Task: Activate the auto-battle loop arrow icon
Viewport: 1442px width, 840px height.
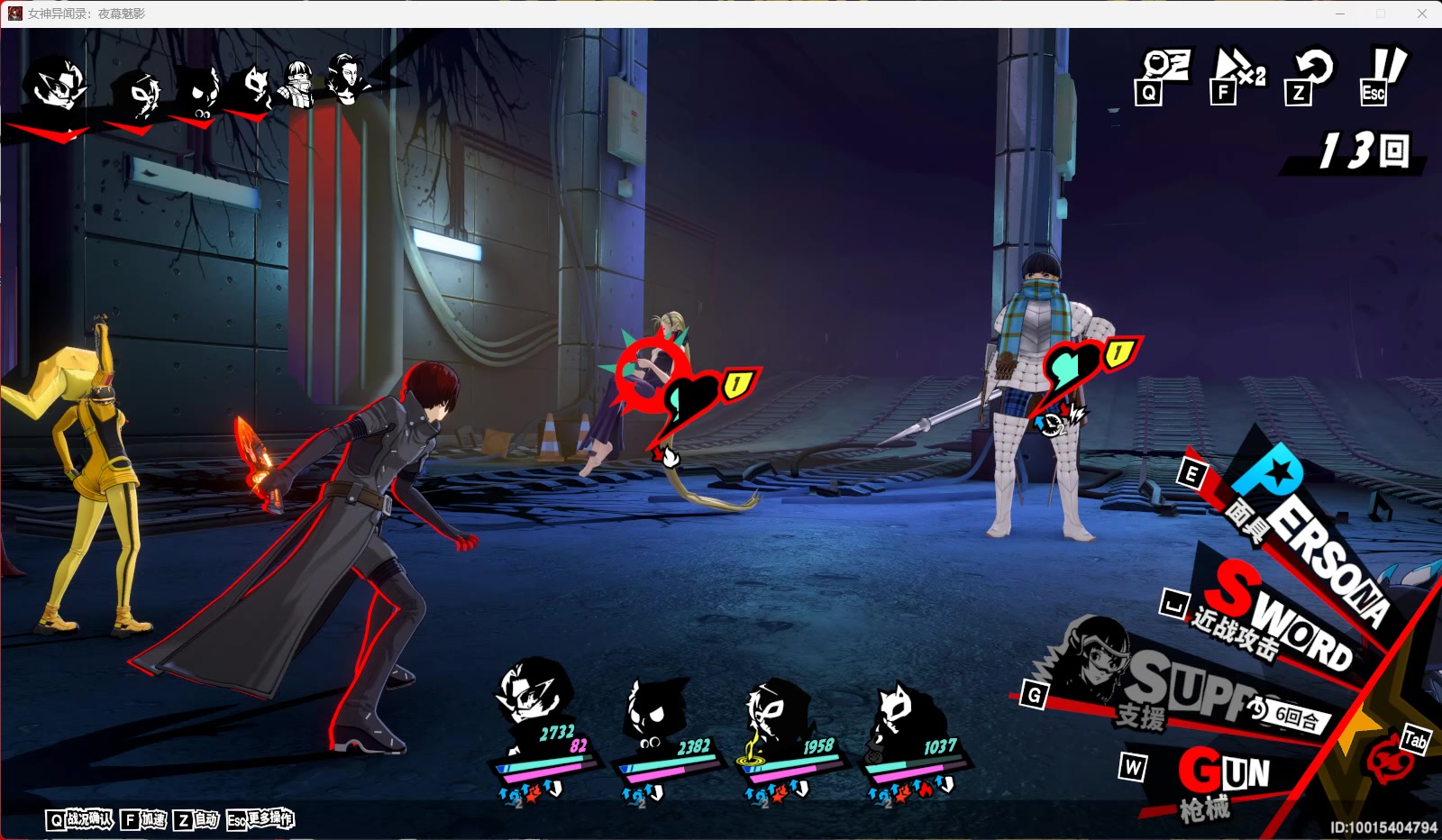Action: pyautogui.click(x=1311, y=74)
